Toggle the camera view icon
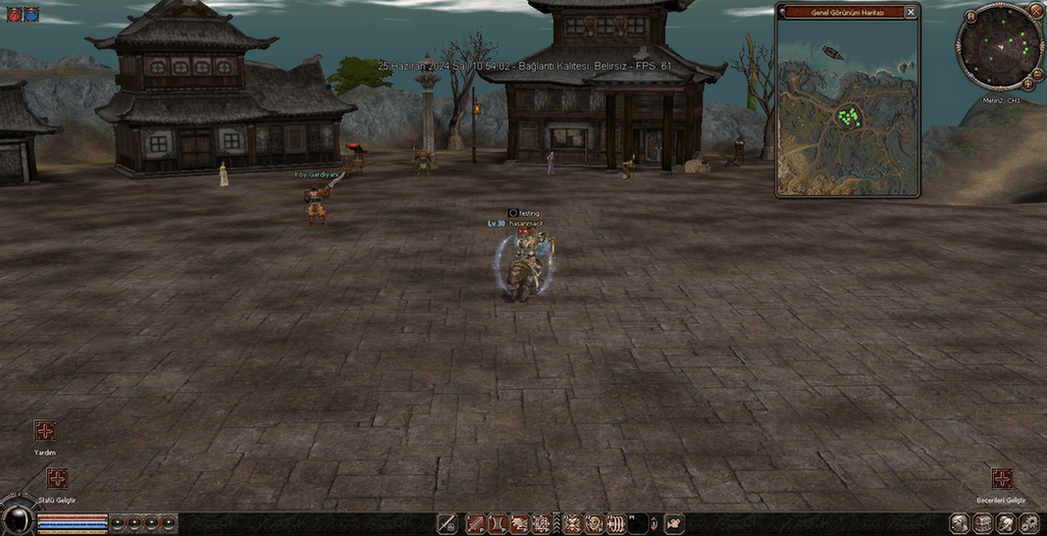The width and height of the screenshot is (1047, 536). (675, 523)
